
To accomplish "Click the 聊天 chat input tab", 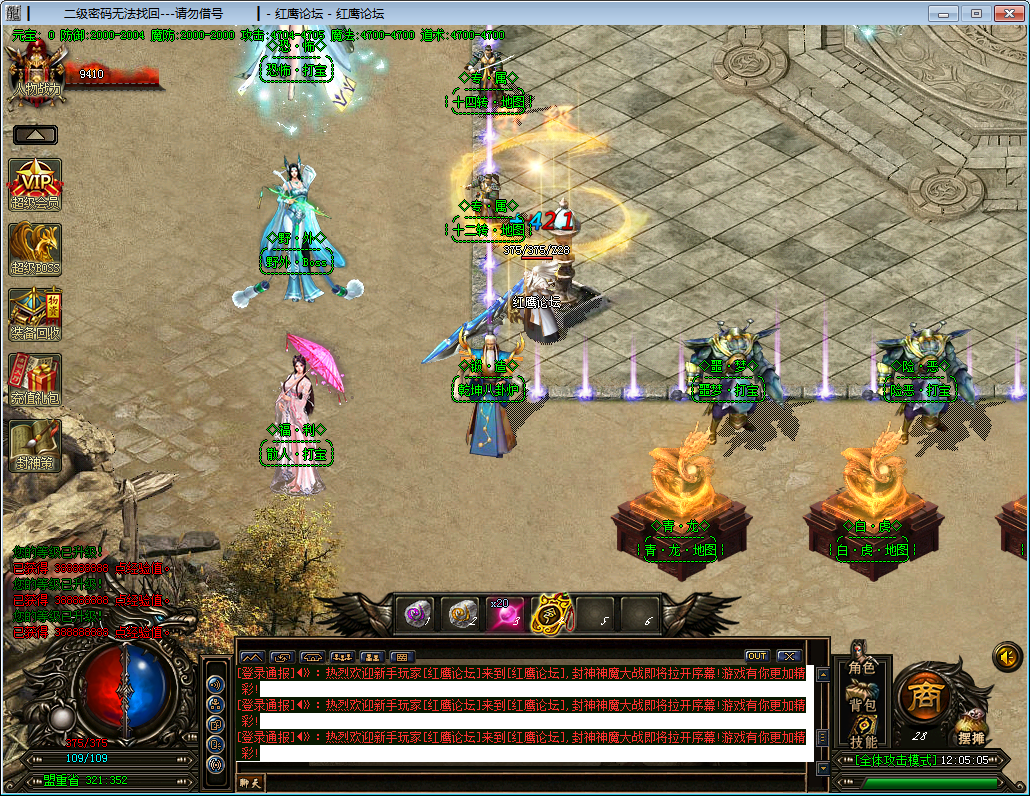I will click(x=250, y=783).
